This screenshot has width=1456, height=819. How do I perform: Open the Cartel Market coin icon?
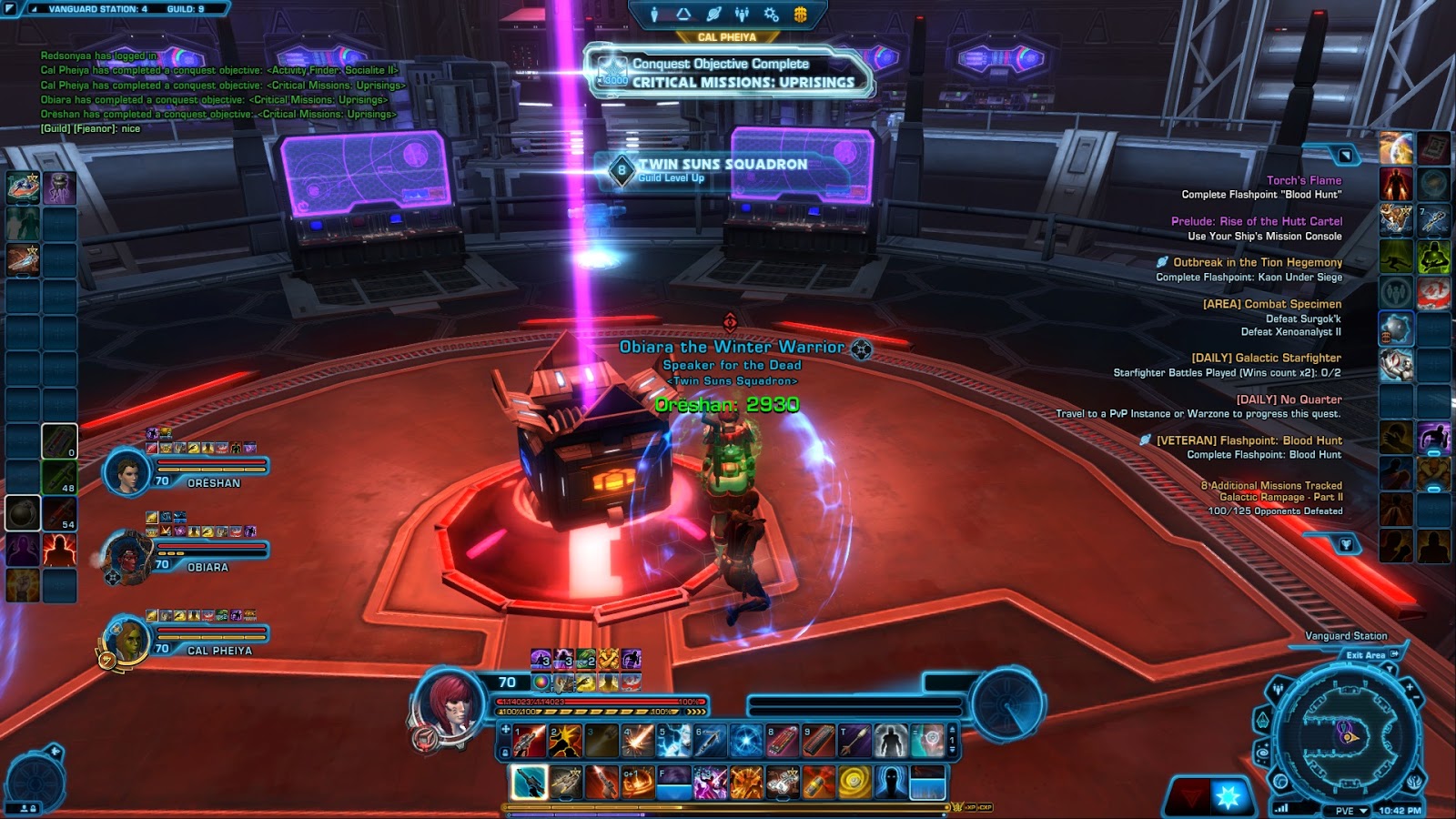click(800, 14)
